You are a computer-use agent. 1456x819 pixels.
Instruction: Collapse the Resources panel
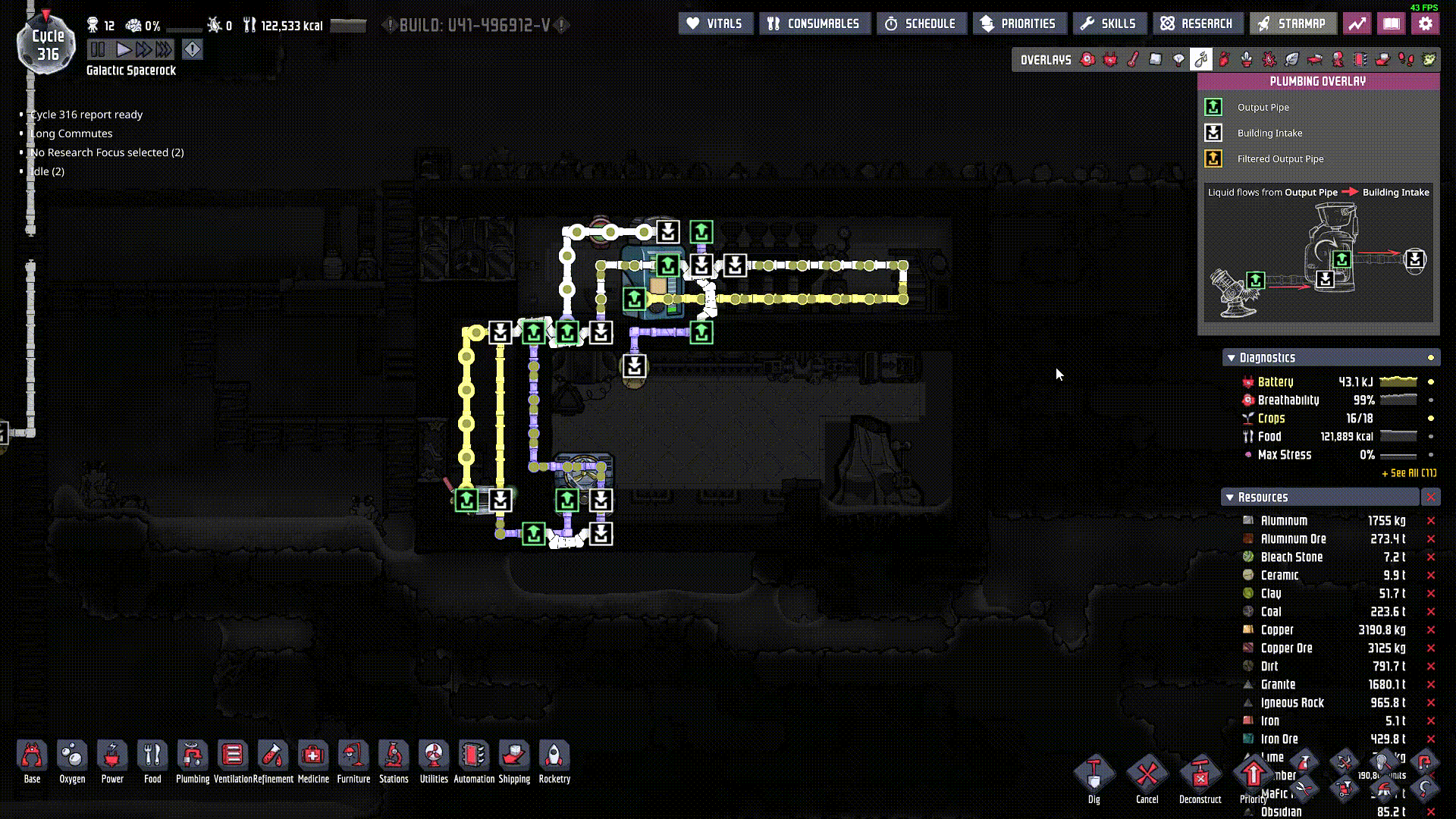tap(1230, 497)
